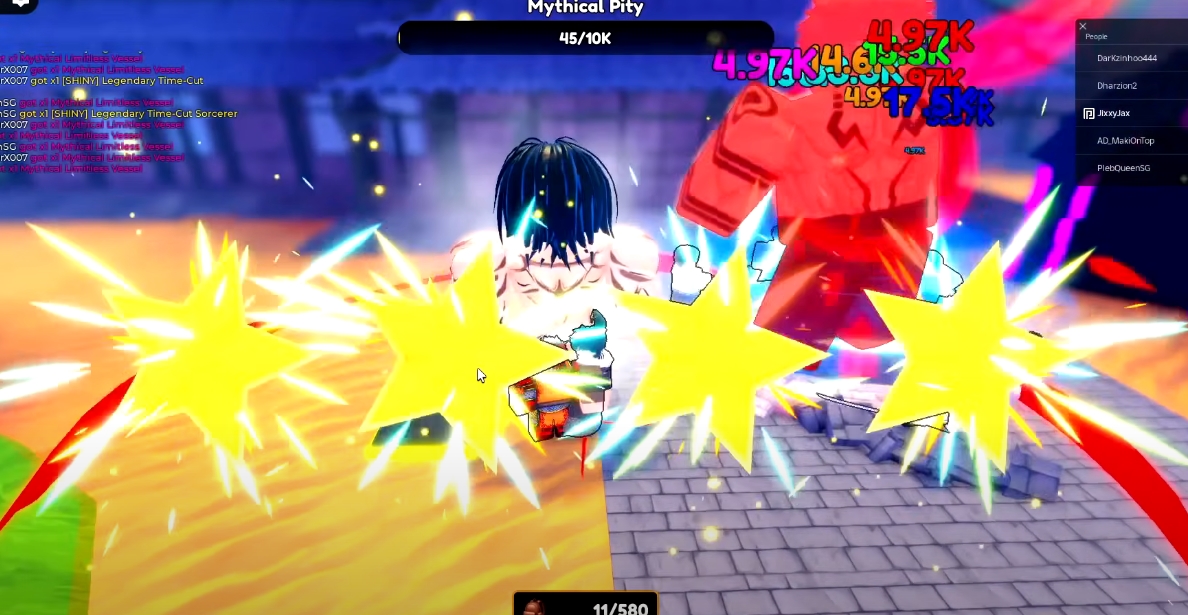Close the People list panel
The image size is (1188, 615).
point(1083,27)
